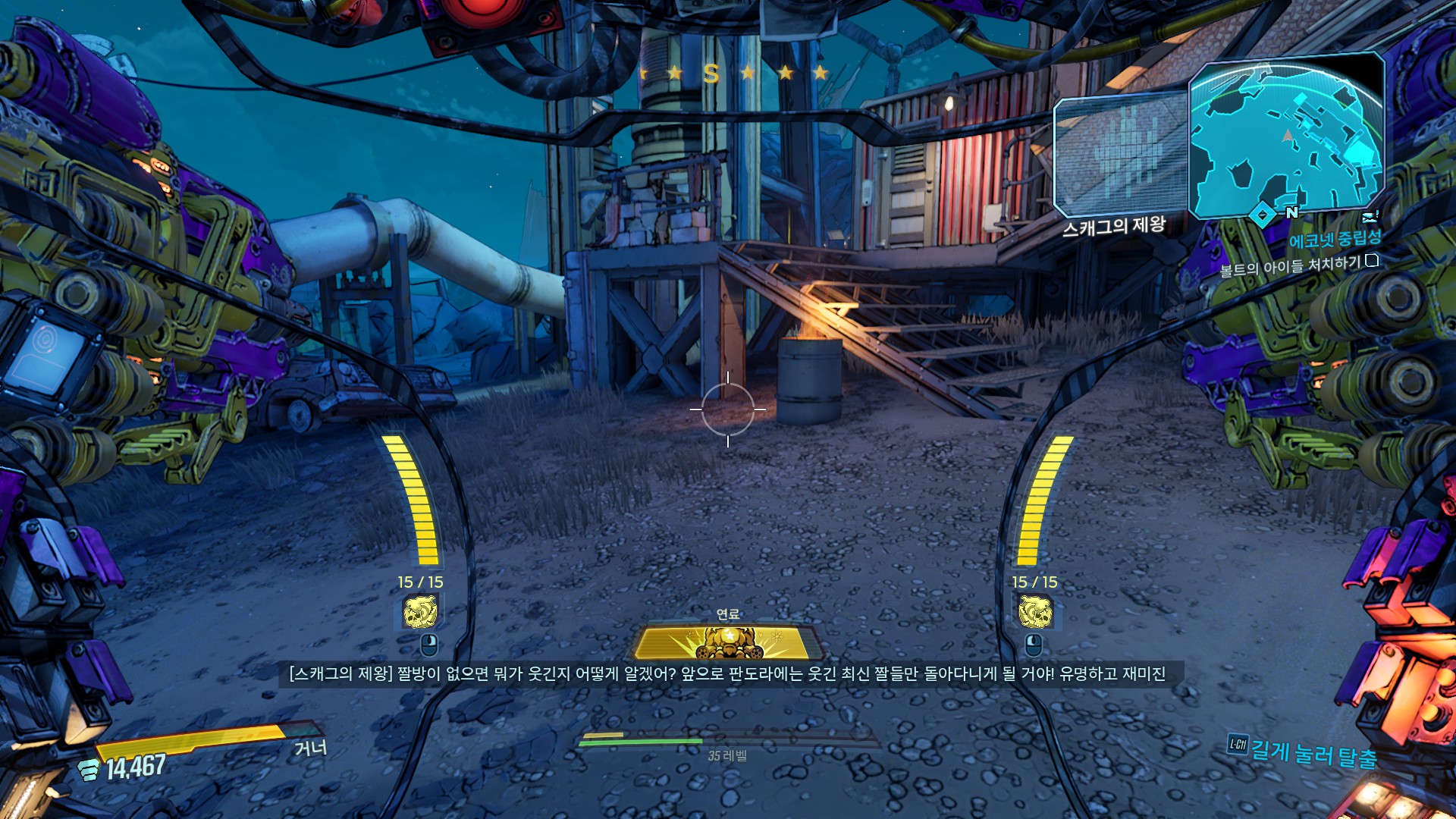Click the 볼트의 아이들 처치하기 objective checkbox
Screen dimensions: 1456x819
pos(1371,261)
